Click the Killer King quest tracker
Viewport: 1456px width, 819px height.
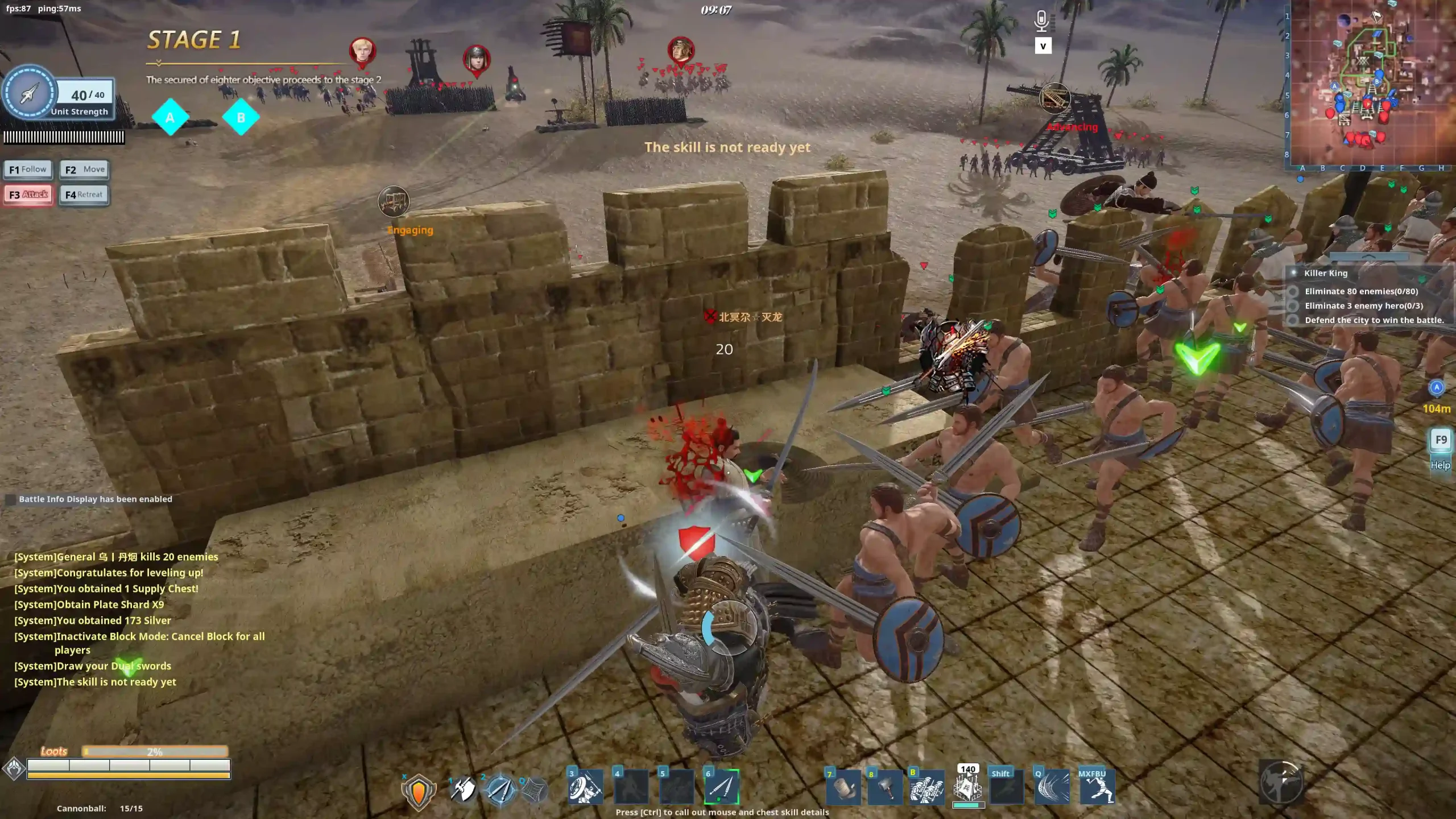point(1325,273)
